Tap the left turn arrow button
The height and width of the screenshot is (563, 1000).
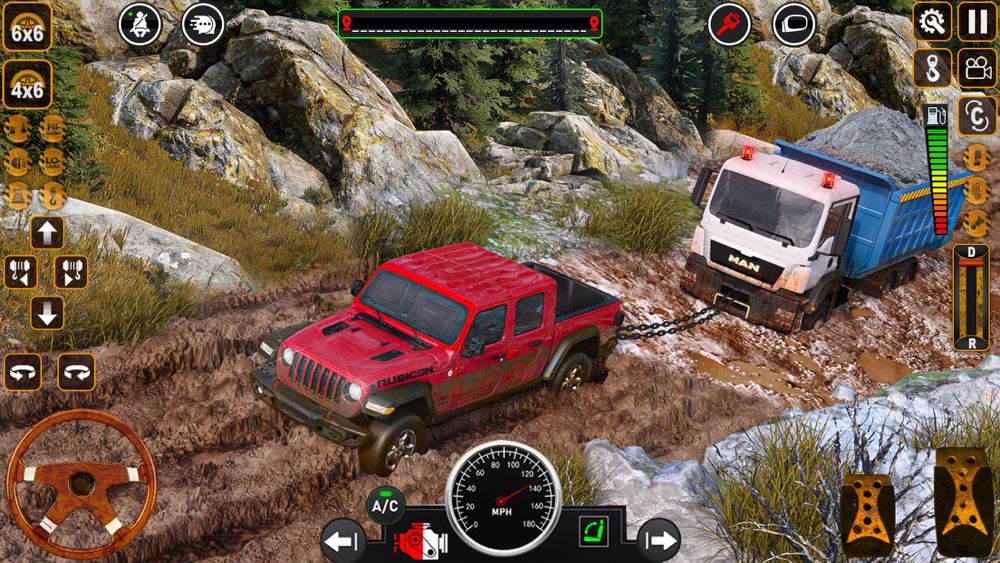pos(342,542)
